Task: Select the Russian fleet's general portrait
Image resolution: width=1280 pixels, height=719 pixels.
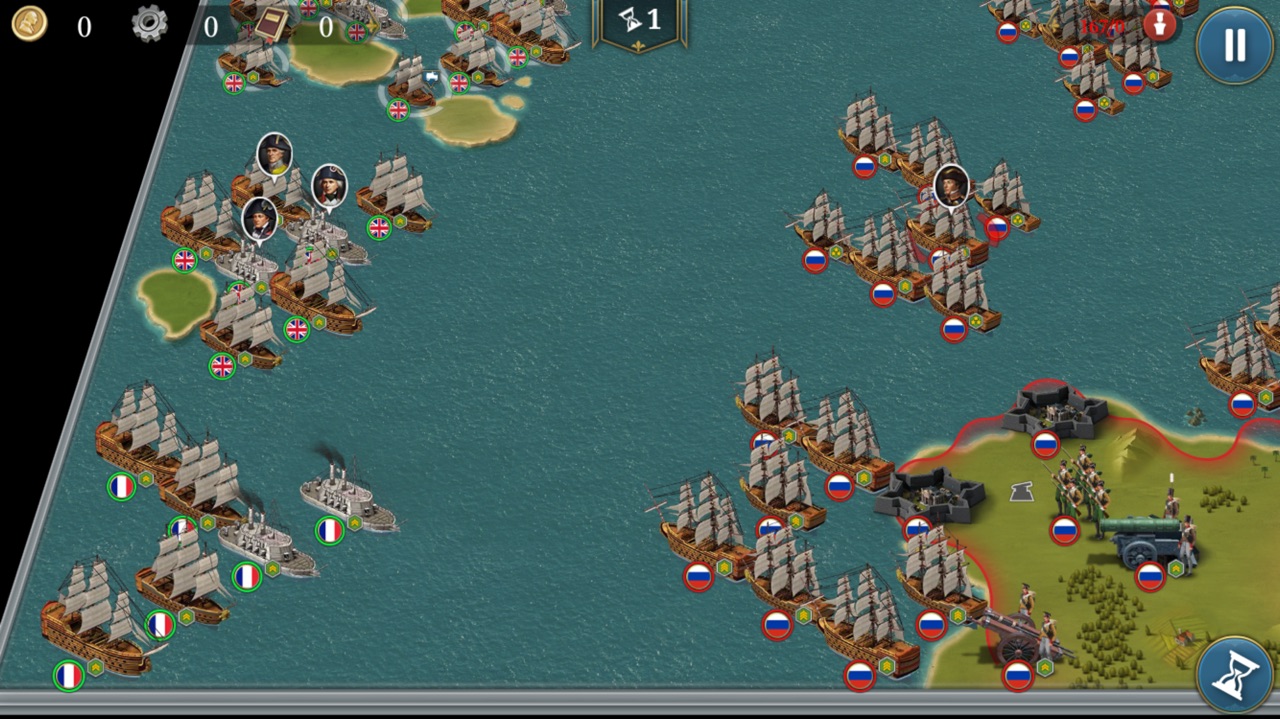Action: (x=951, y=185)
